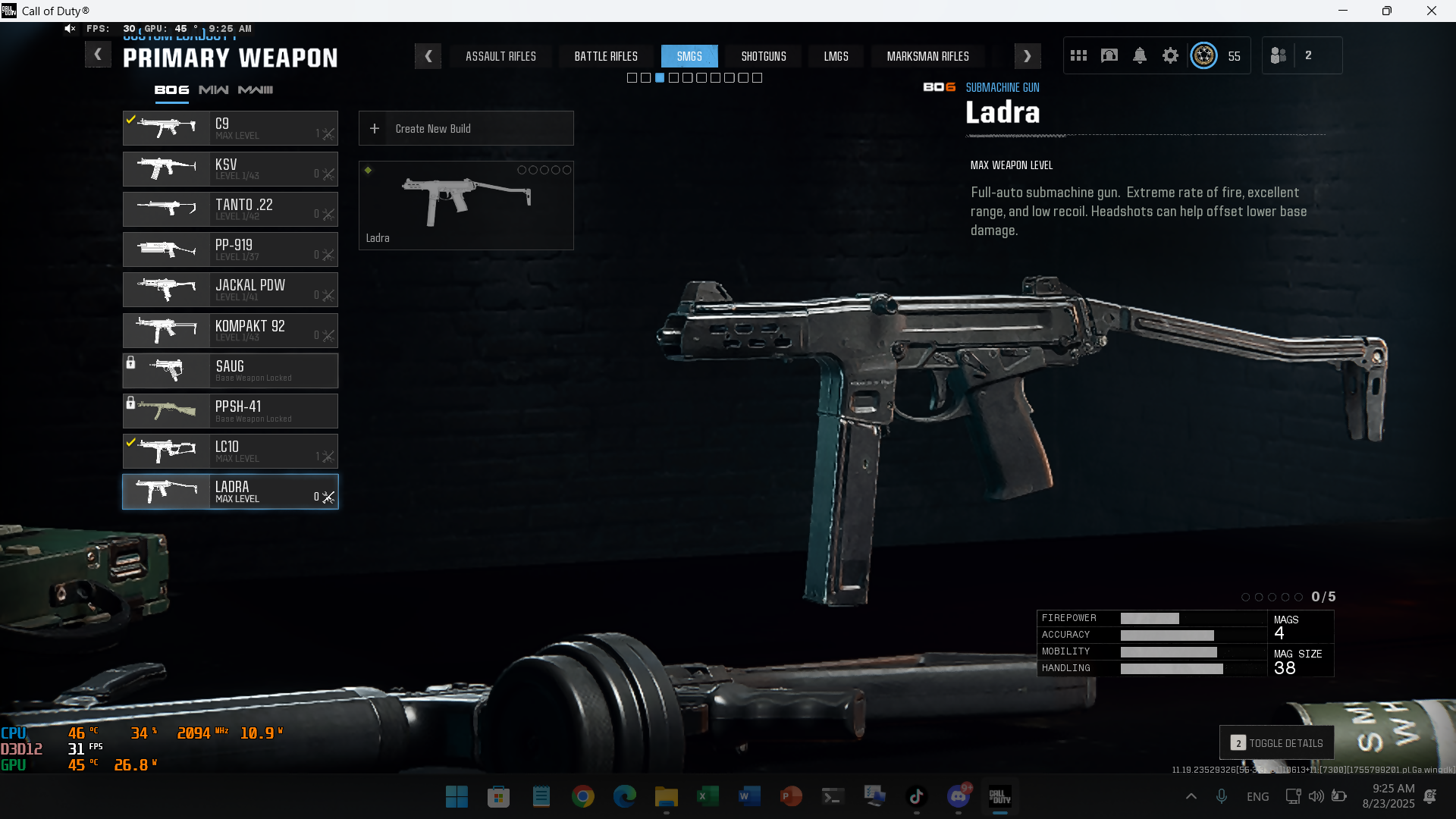
Task: Switch to Marksman Rifles tab
Action: coord(927,56)
